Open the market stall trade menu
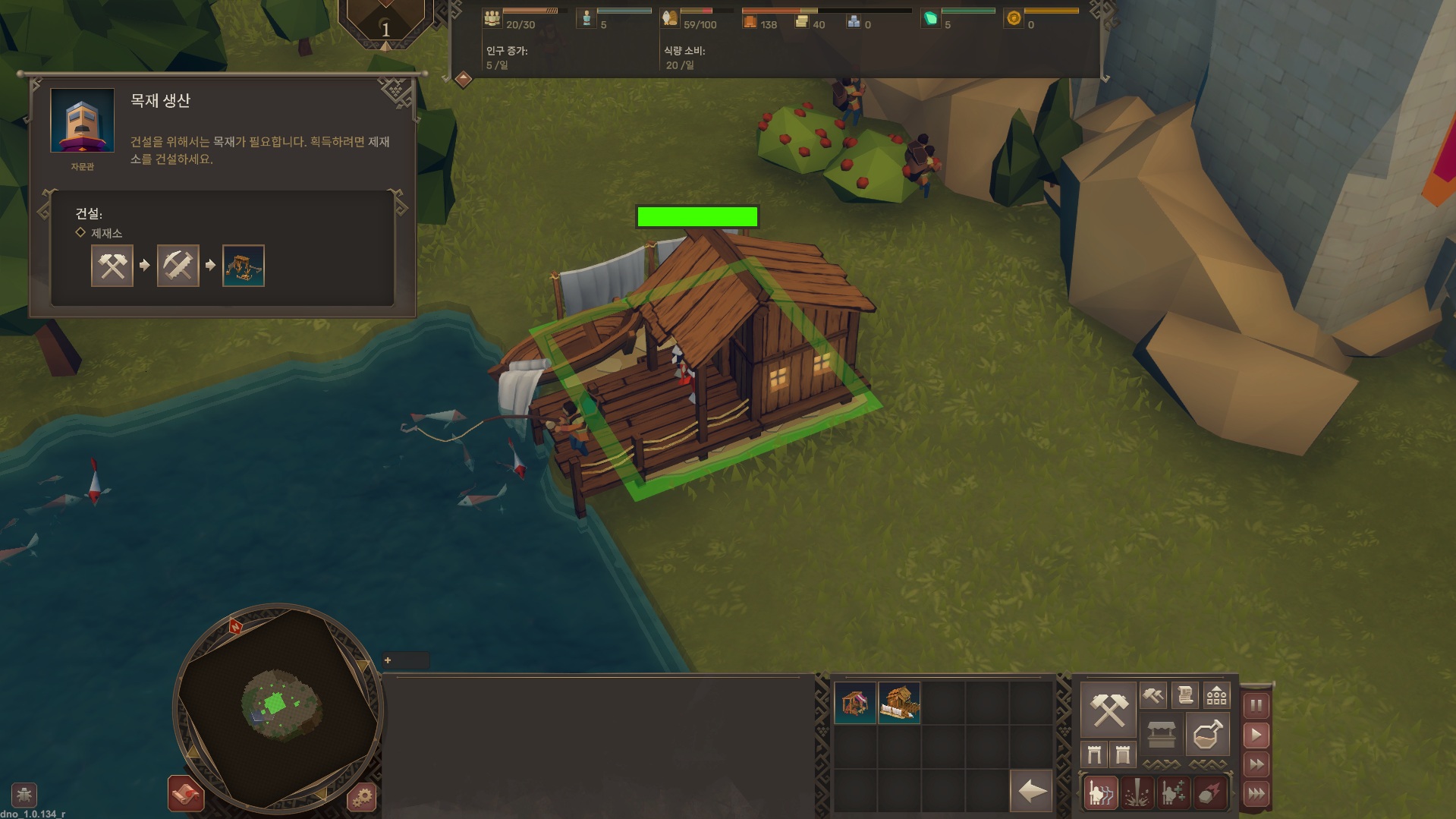 pyautogui.click(x=1161, y=734)
